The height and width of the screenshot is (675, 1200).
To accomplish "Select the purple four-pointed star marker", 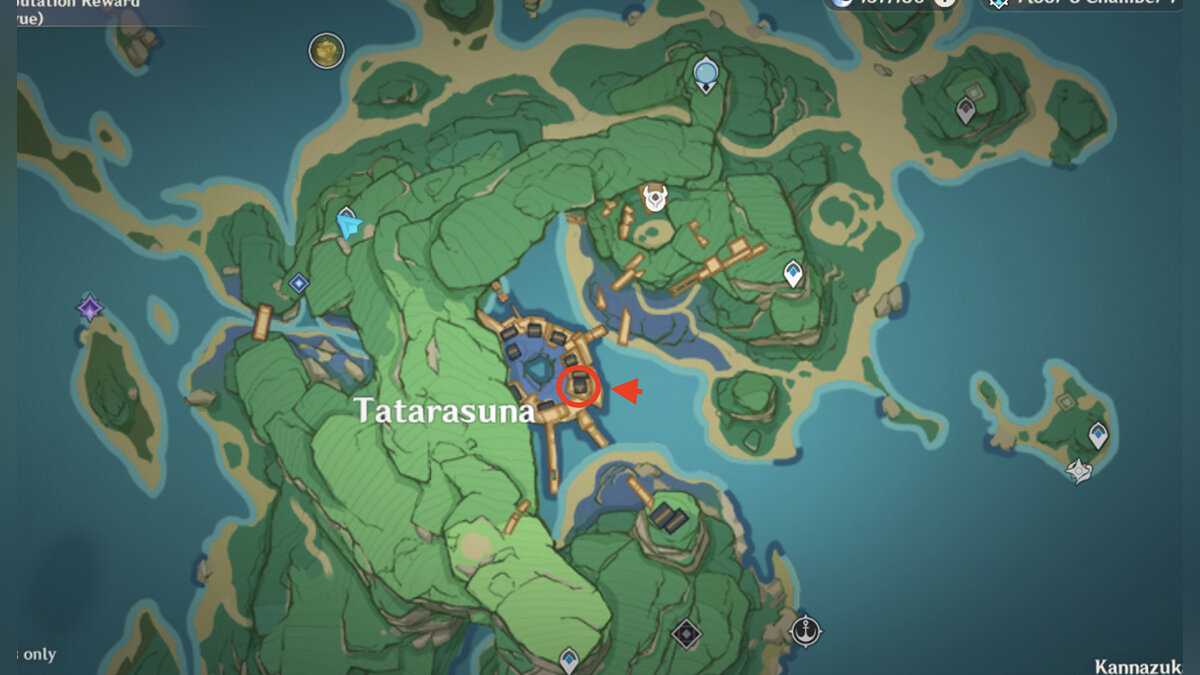I will pos(91,307).
